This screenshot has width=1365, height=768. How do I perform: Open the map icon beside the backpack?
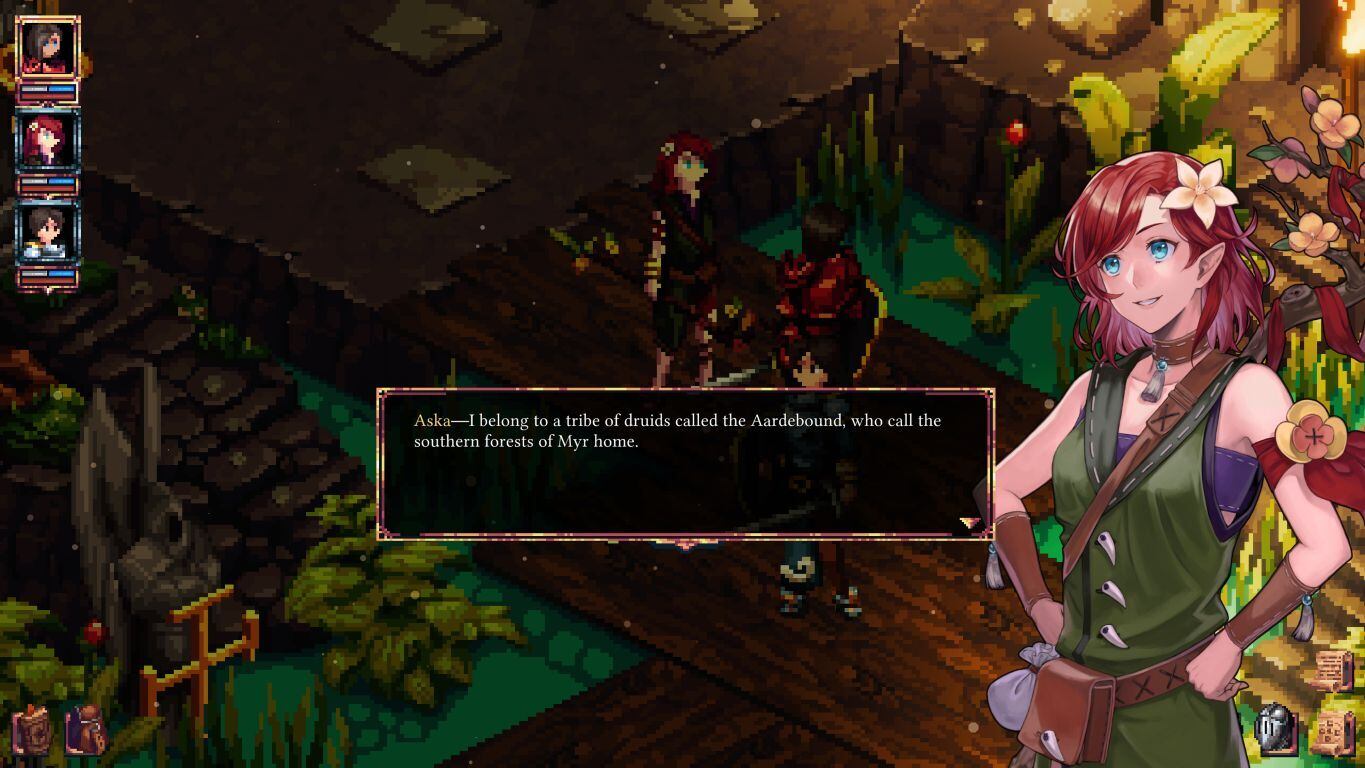click(32, 731)
